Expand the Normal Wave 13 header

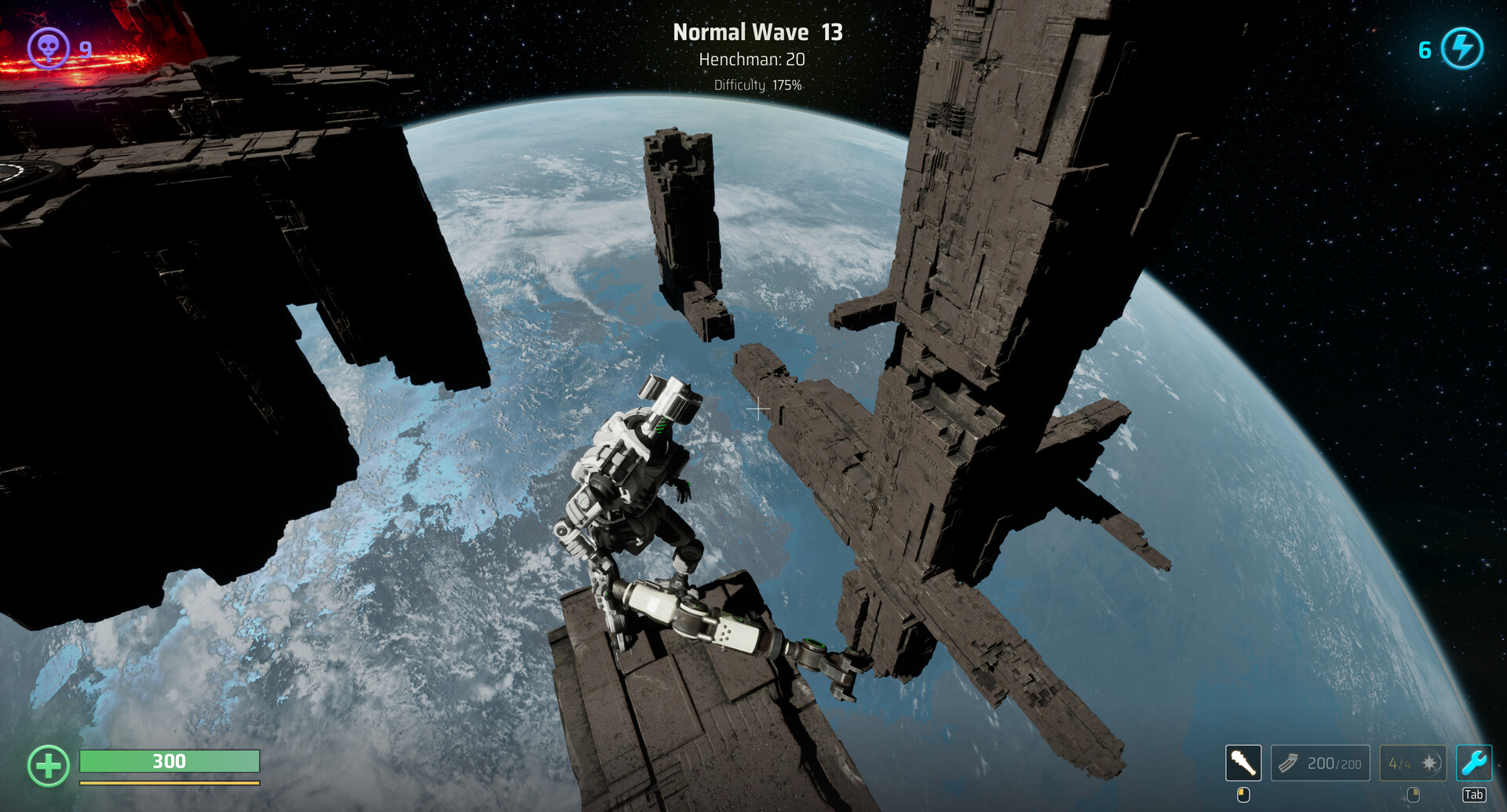pyautogui.click(x=757, y=32)
